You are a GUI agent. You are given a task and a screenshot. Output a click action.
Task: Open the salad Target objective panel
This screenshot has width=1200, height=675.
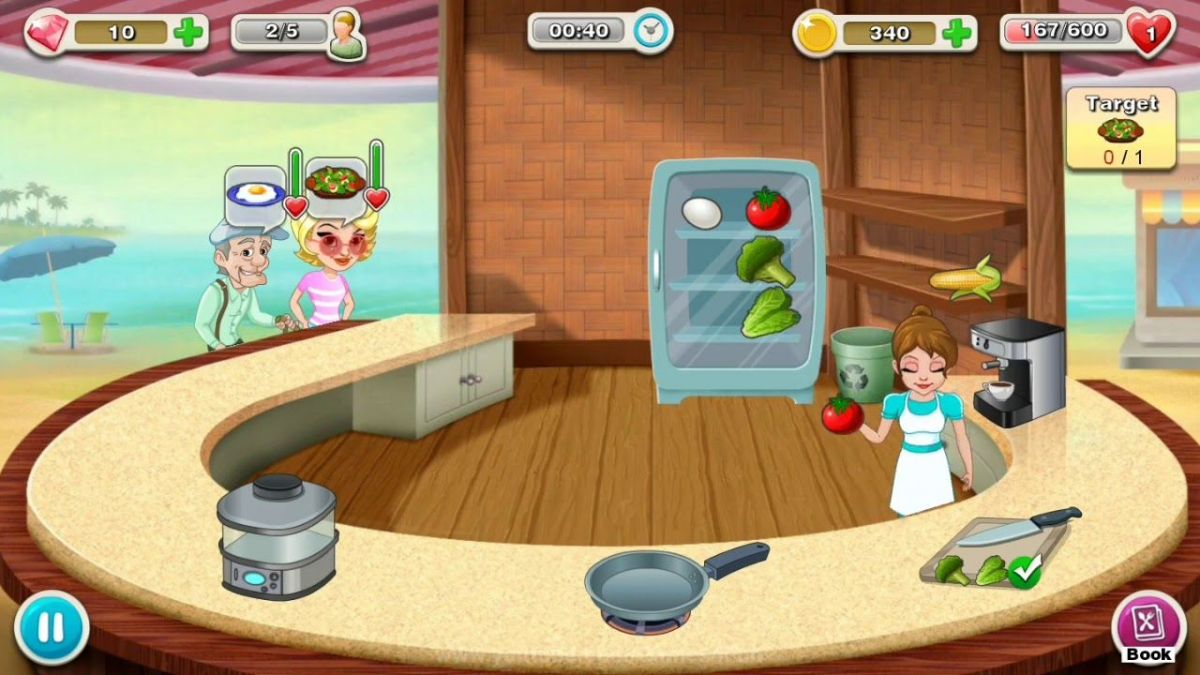[1119, 128]
